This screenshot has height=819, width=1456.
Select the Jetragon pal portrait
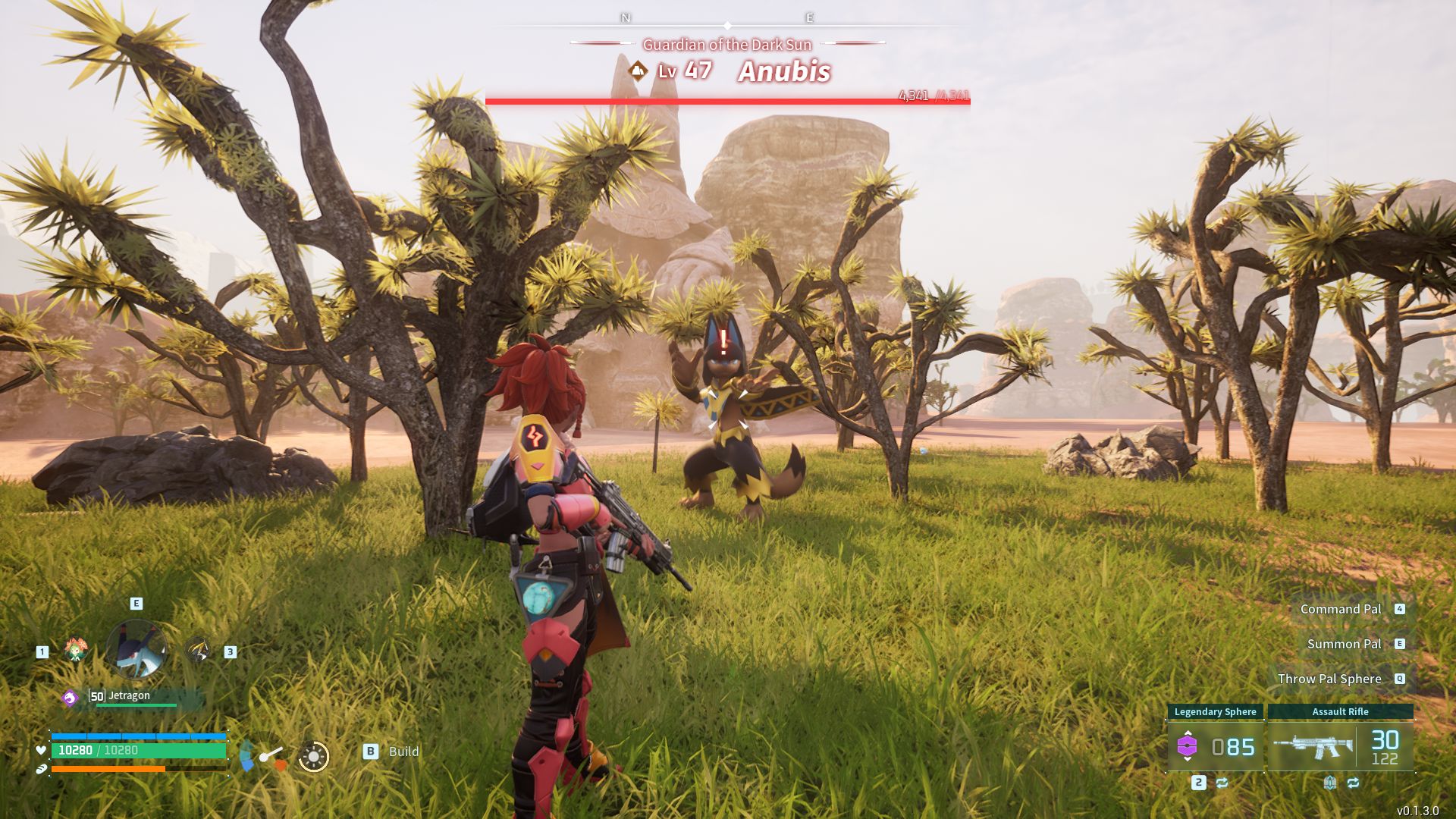click(136, 649)
